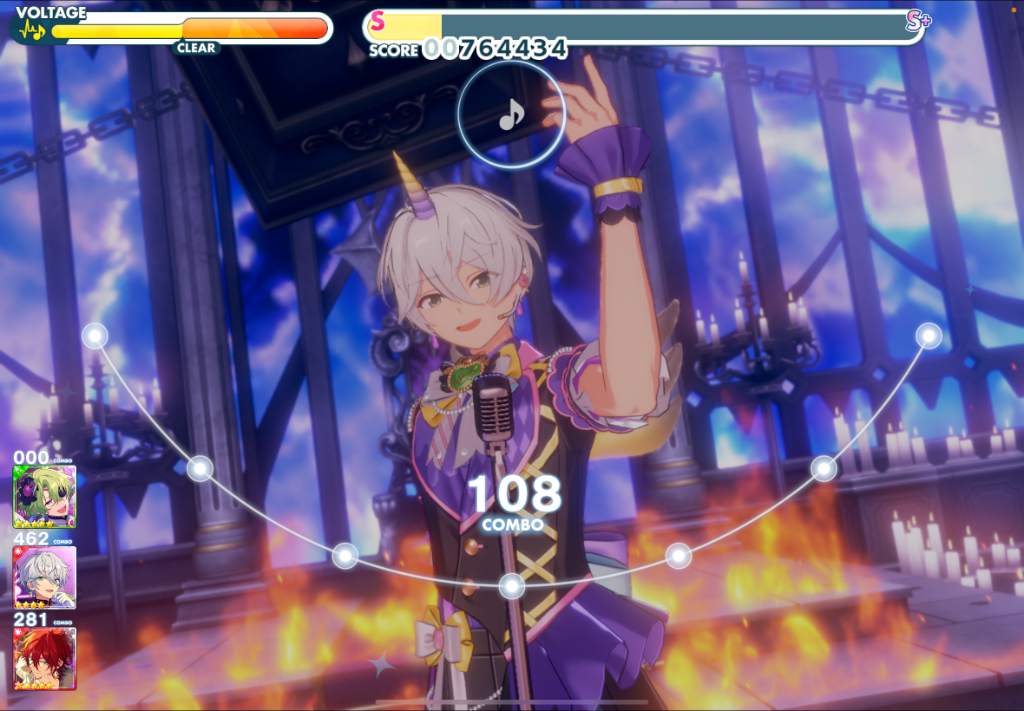Hit the lowest tap circle on the arc
The height and width of the screenshot is (711, 1024).
click(x=511, y=584)
